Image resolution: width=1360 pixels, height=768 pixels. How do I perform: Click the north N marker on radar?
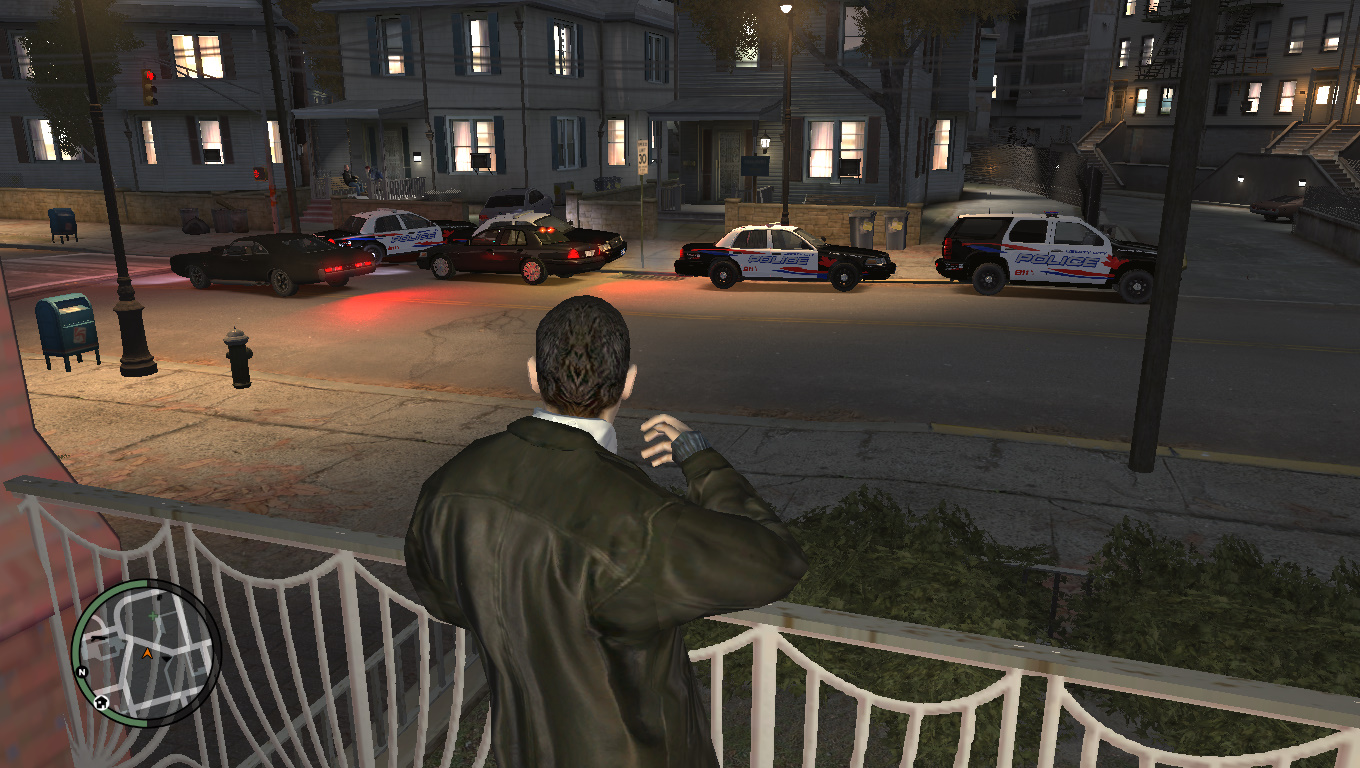(82, 672)
